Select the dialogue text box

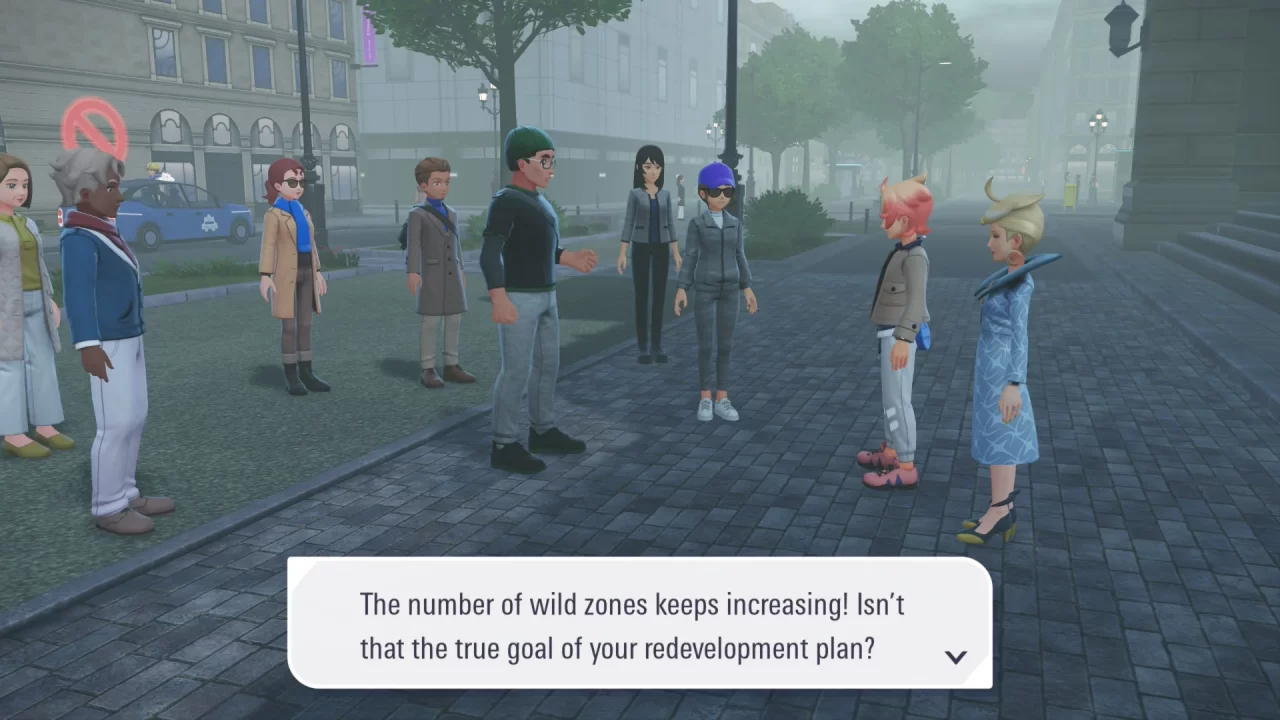pyautogui.click(x=640, y=620)
